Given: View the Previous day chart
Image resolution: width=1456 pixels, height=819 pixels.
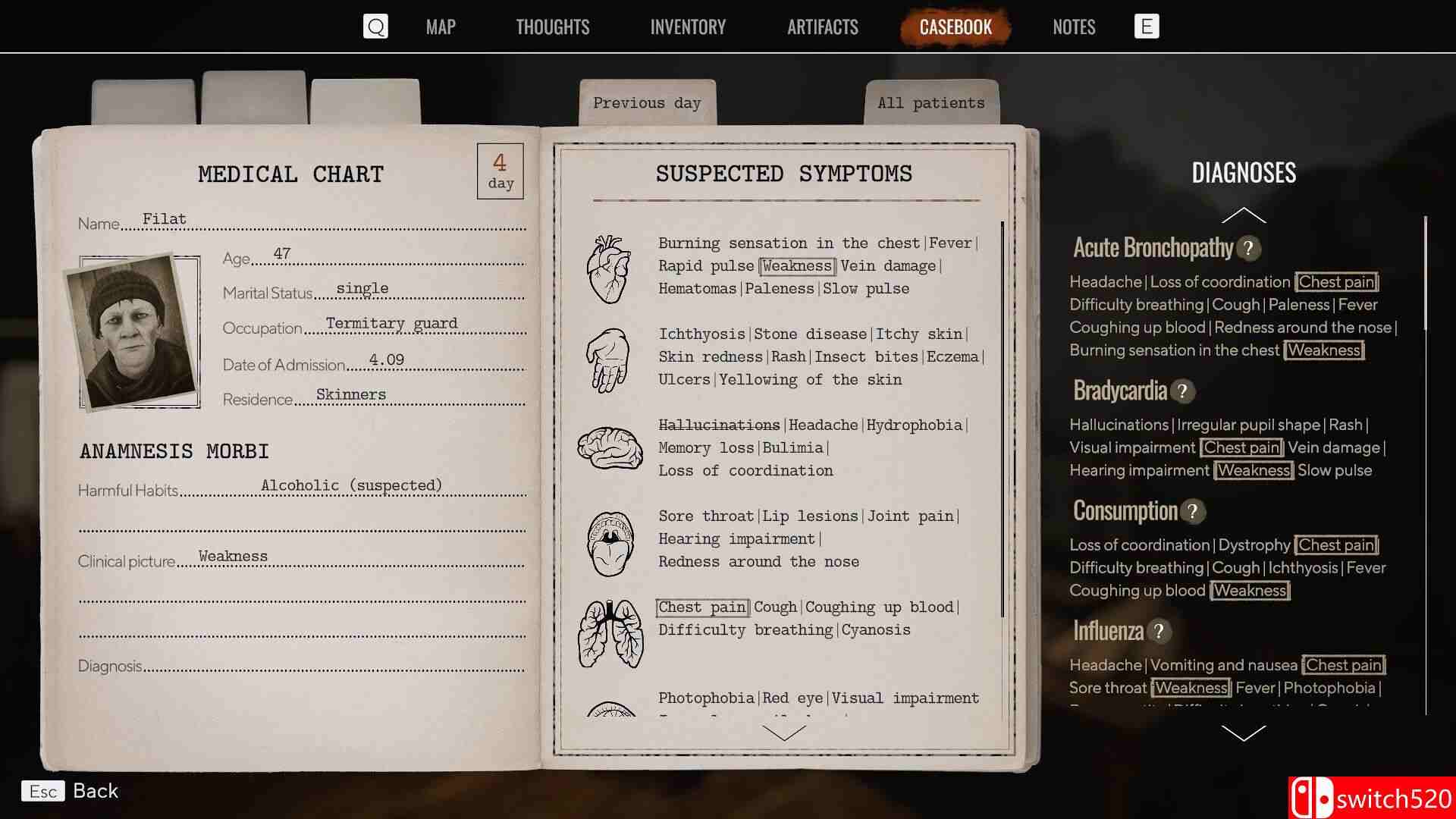Looking at the screenshot, I should pyautogui.click(x=647, y=103).
